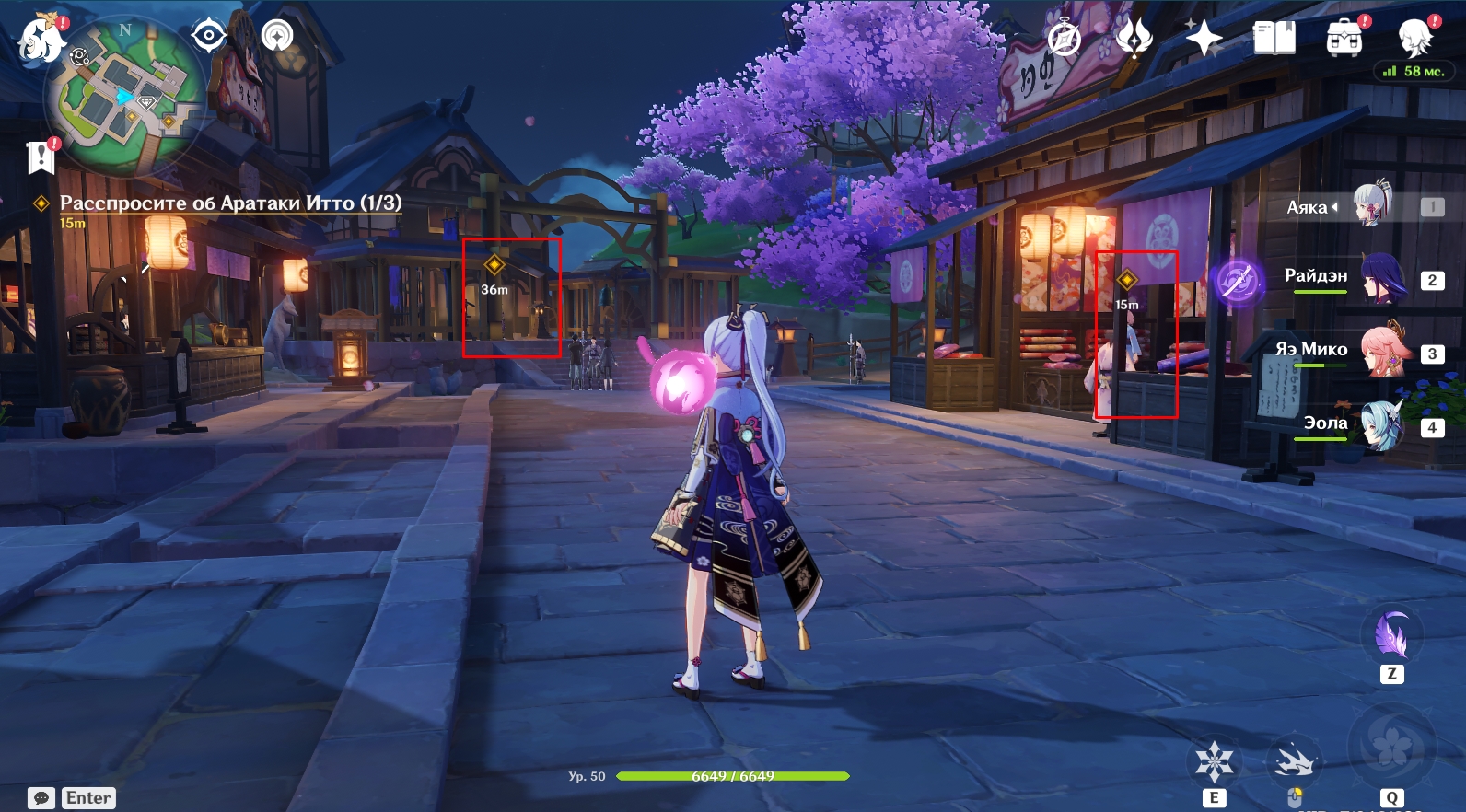This screenshot has height=812, width=1466.
Task: Click the target icon beside the minimap
Action: [209, 36]
